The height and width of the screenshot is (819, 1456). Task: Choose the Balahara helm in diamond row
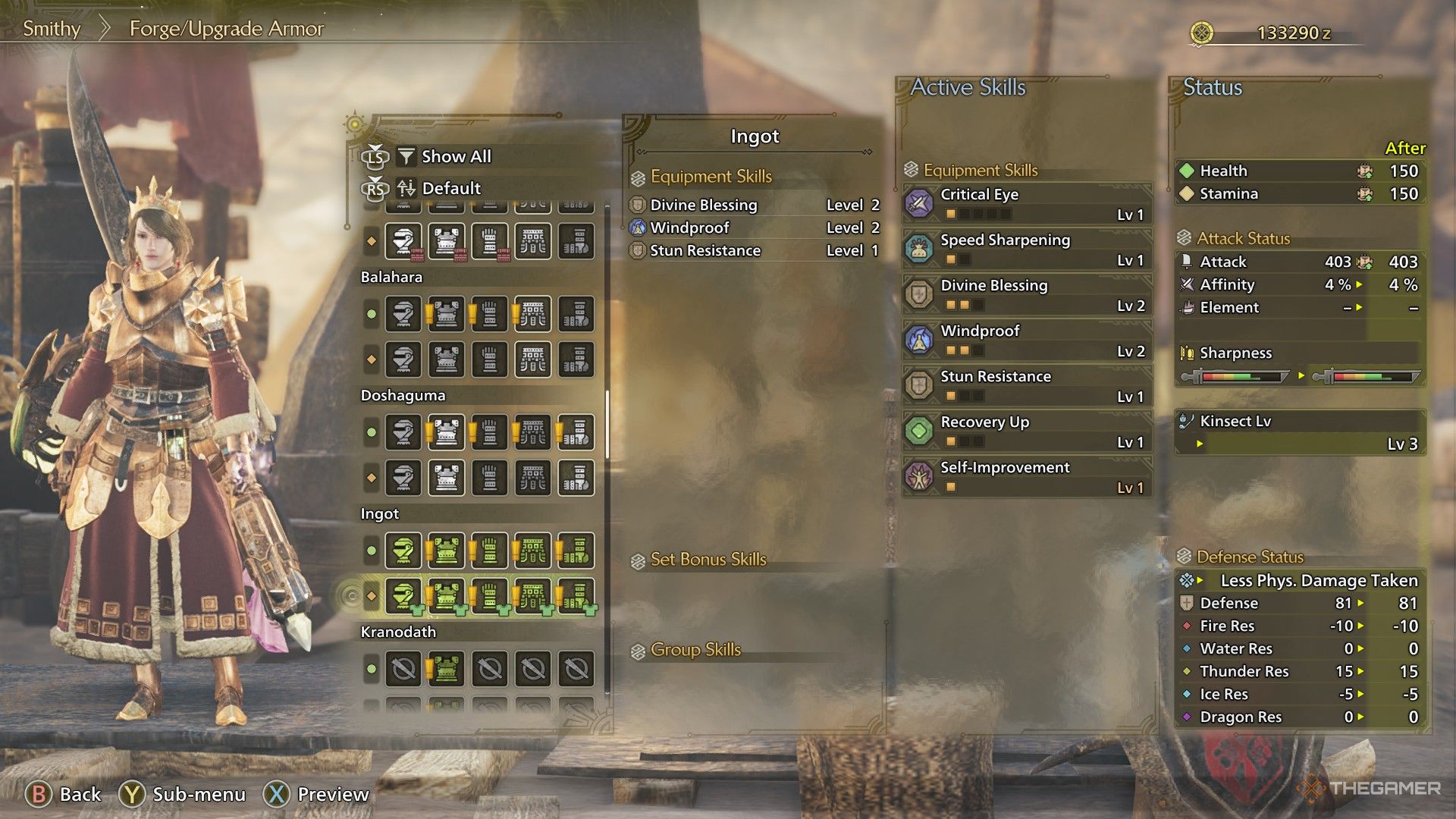point(403,359)
